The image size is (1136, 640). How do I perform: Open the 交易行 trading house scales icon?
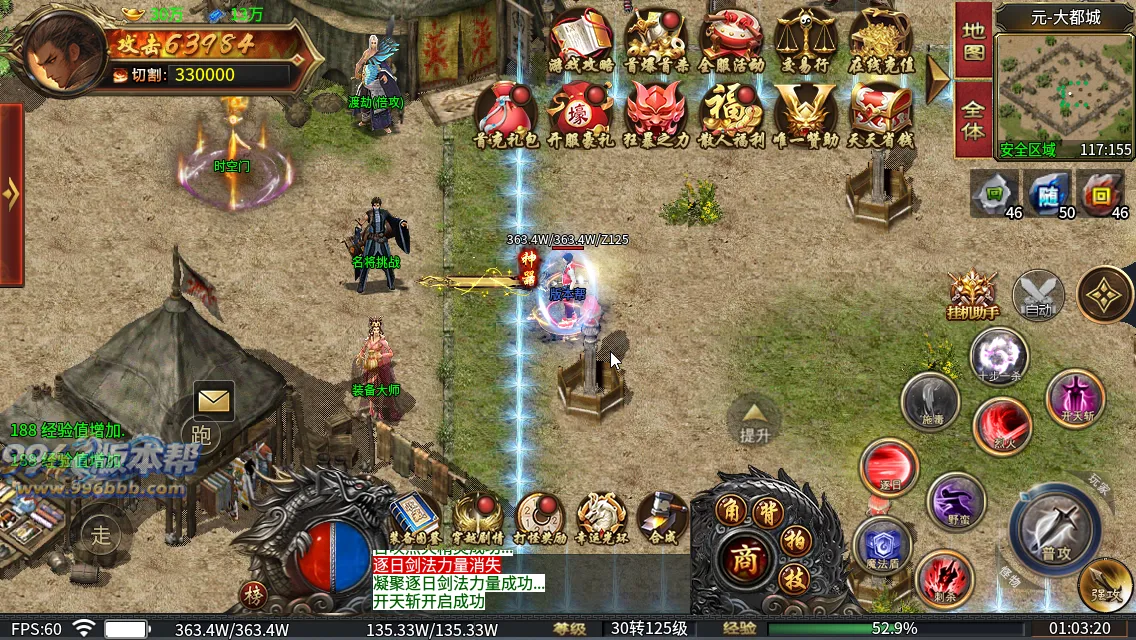point(805,38)
